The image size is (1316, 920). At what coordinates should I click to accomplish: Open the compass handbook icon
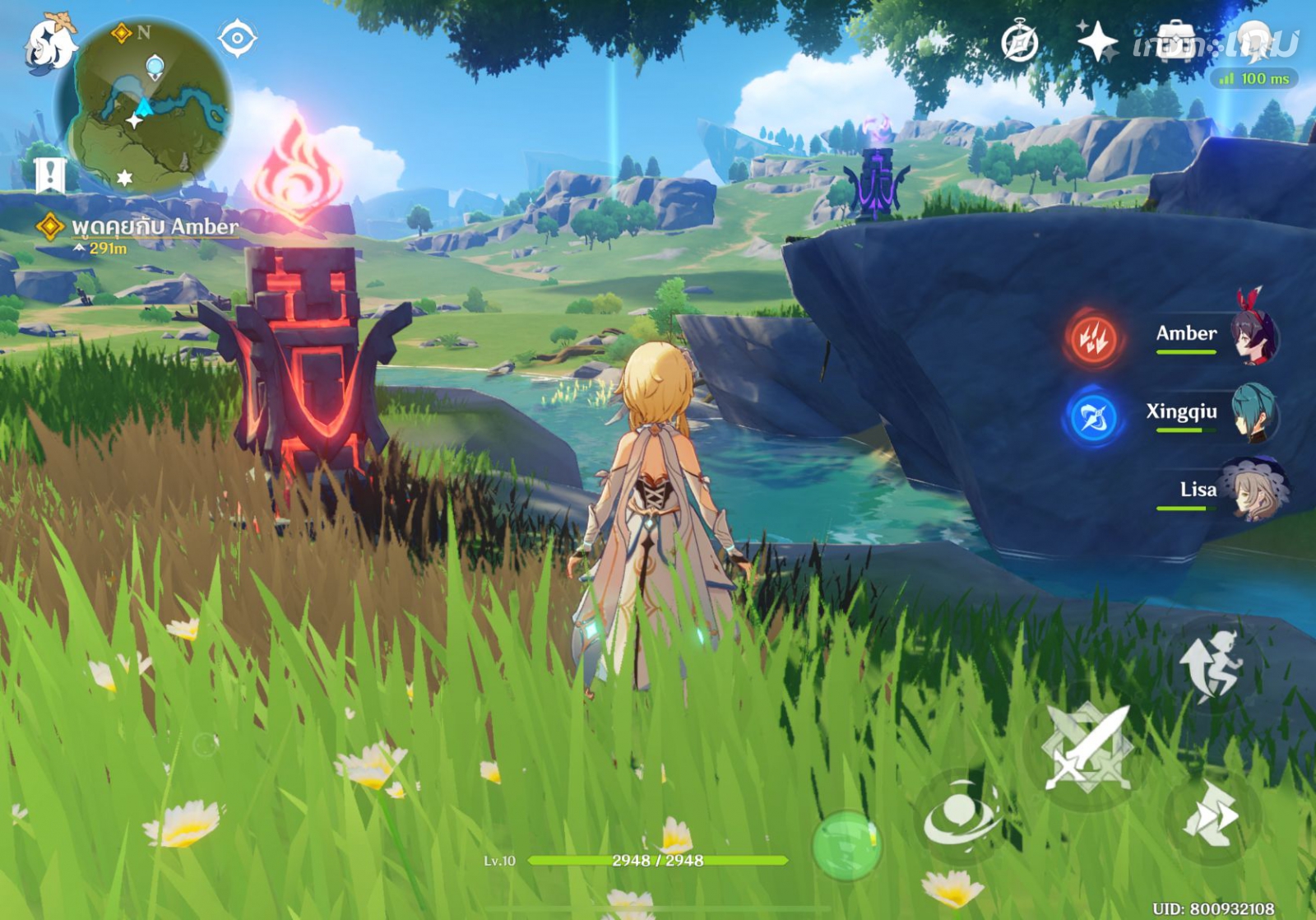coord(1019,41)
